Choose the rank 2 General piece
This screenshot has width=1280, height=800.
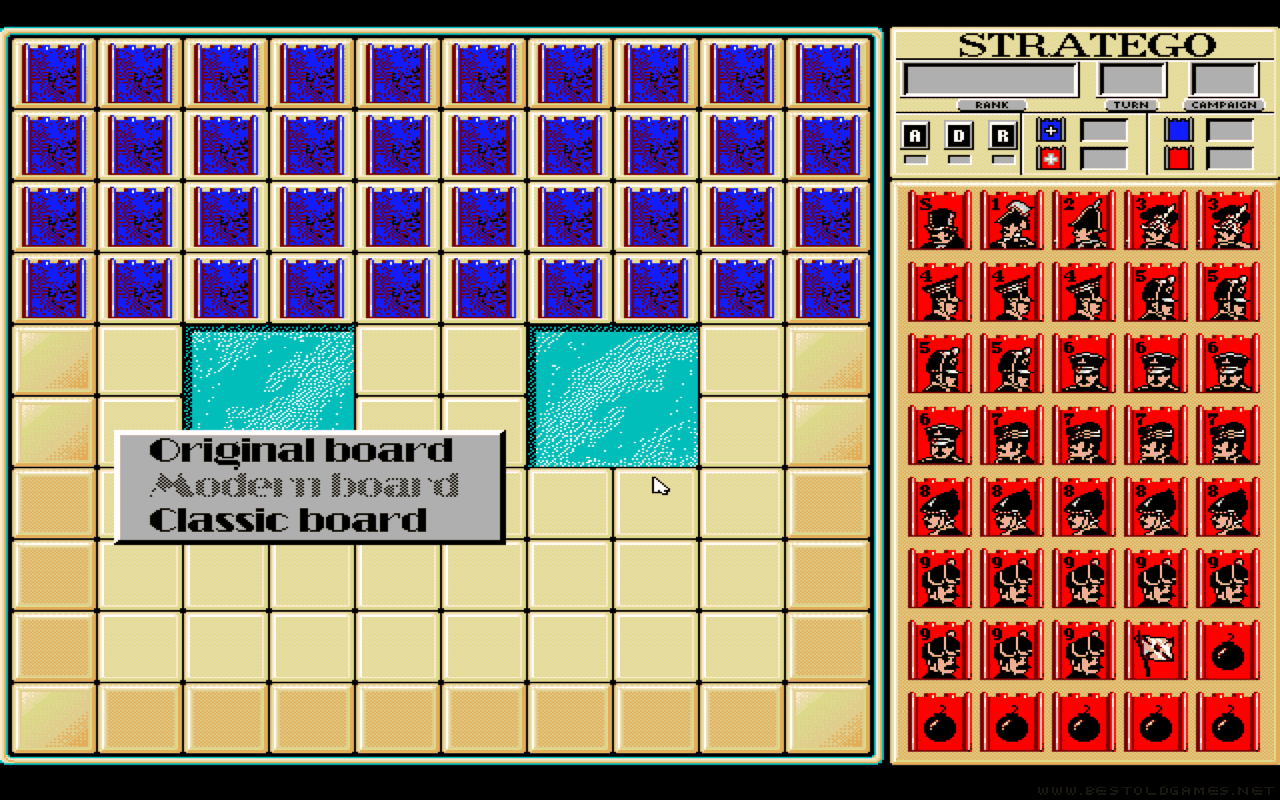1084,220
